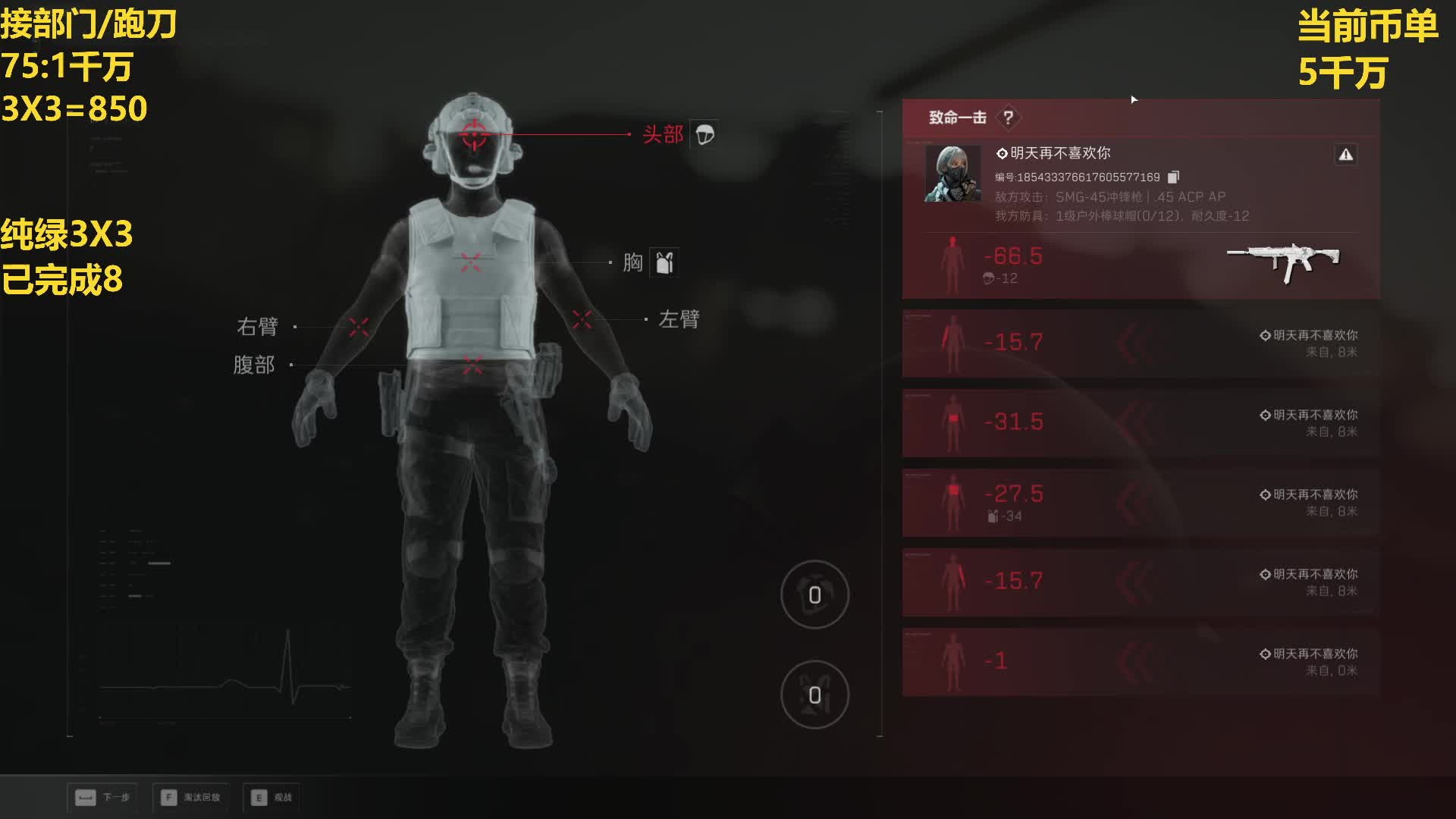Copy the killer's ID number with the copy icon
This screenshot has height=819, width=1456.
[1173, 177]
